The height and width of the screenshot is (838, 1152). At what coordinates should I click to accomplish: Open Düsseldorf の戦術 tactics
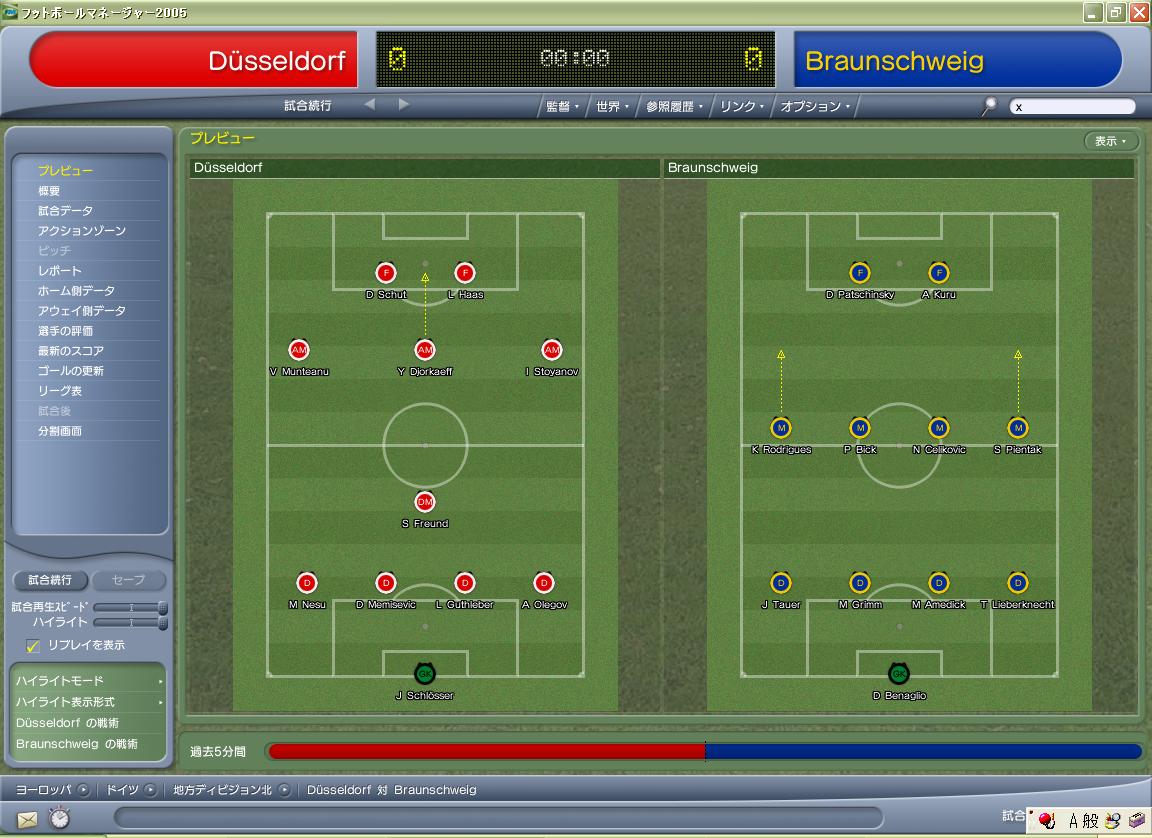click(67, 723)
